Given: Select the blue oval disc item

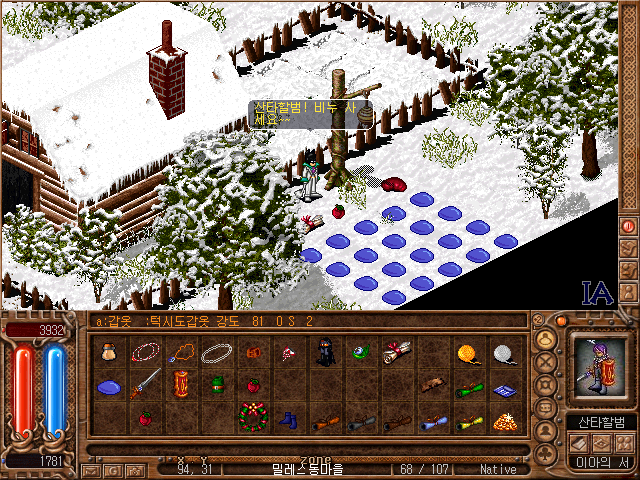Looking at the screenshot, I should click(x=109, y=386).
